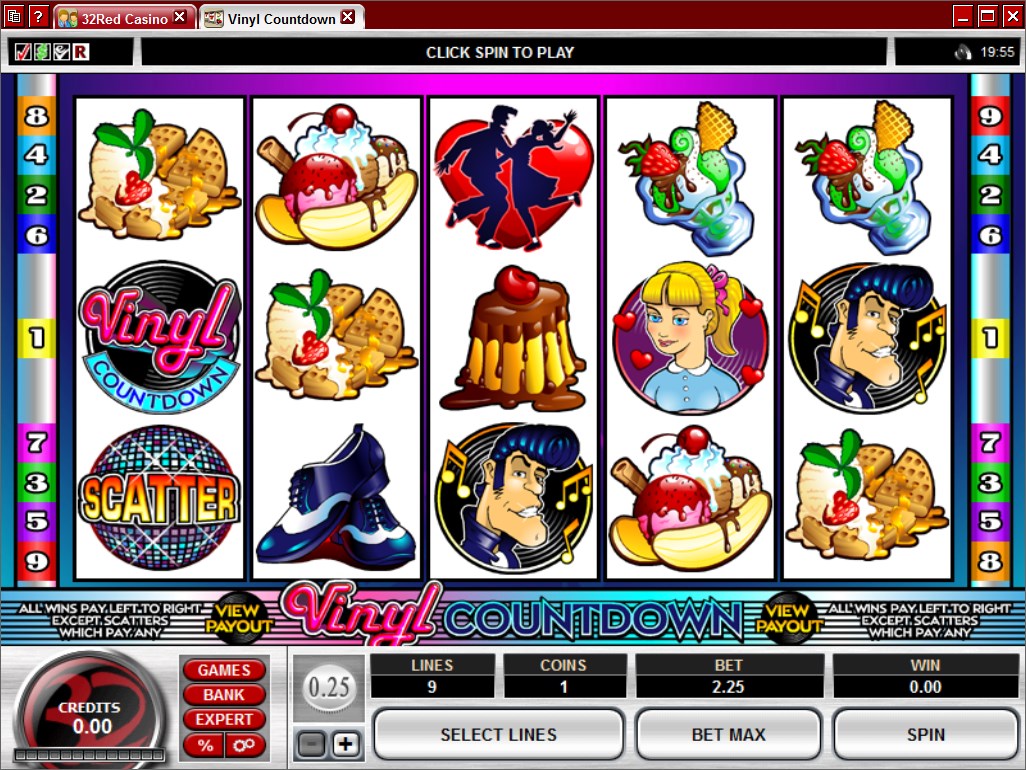Viewport: 1026px width, 770px height.
Task: Open the gear options button
Action: (x=243, y=745)
